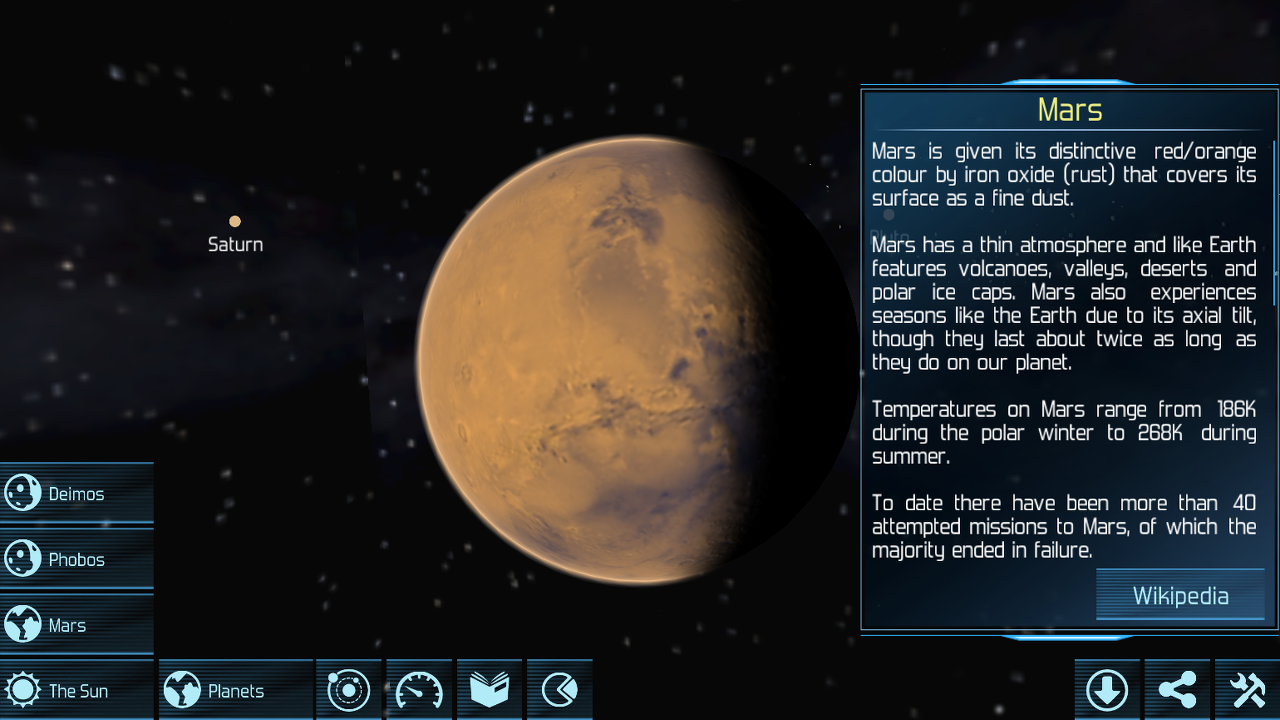Image resolution: width=1280 pixels, height=720 pixels.
Task: Click the globe icon next to Planets
Action: point(183,689)
